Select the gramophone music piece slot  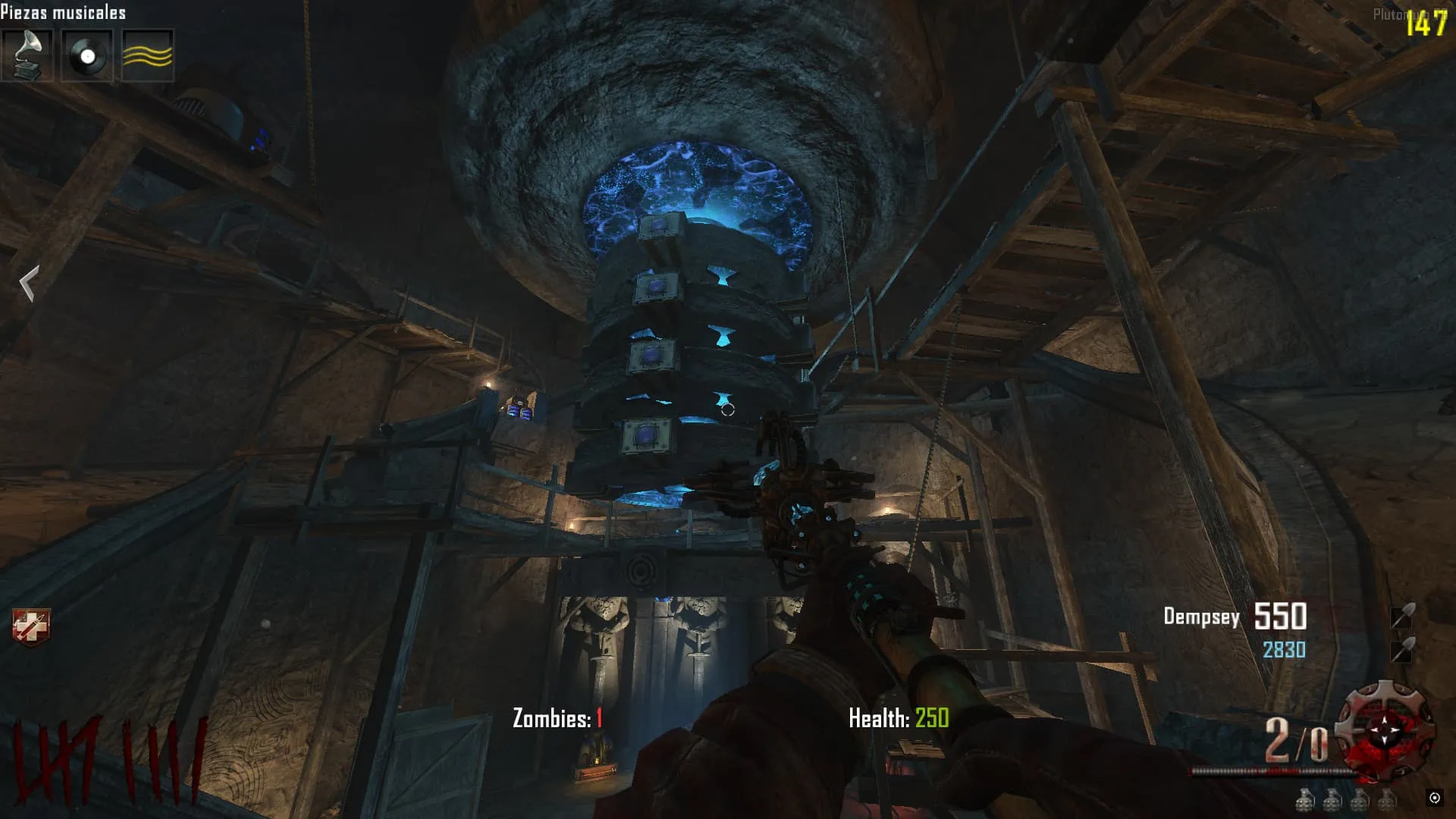point(27,55)
